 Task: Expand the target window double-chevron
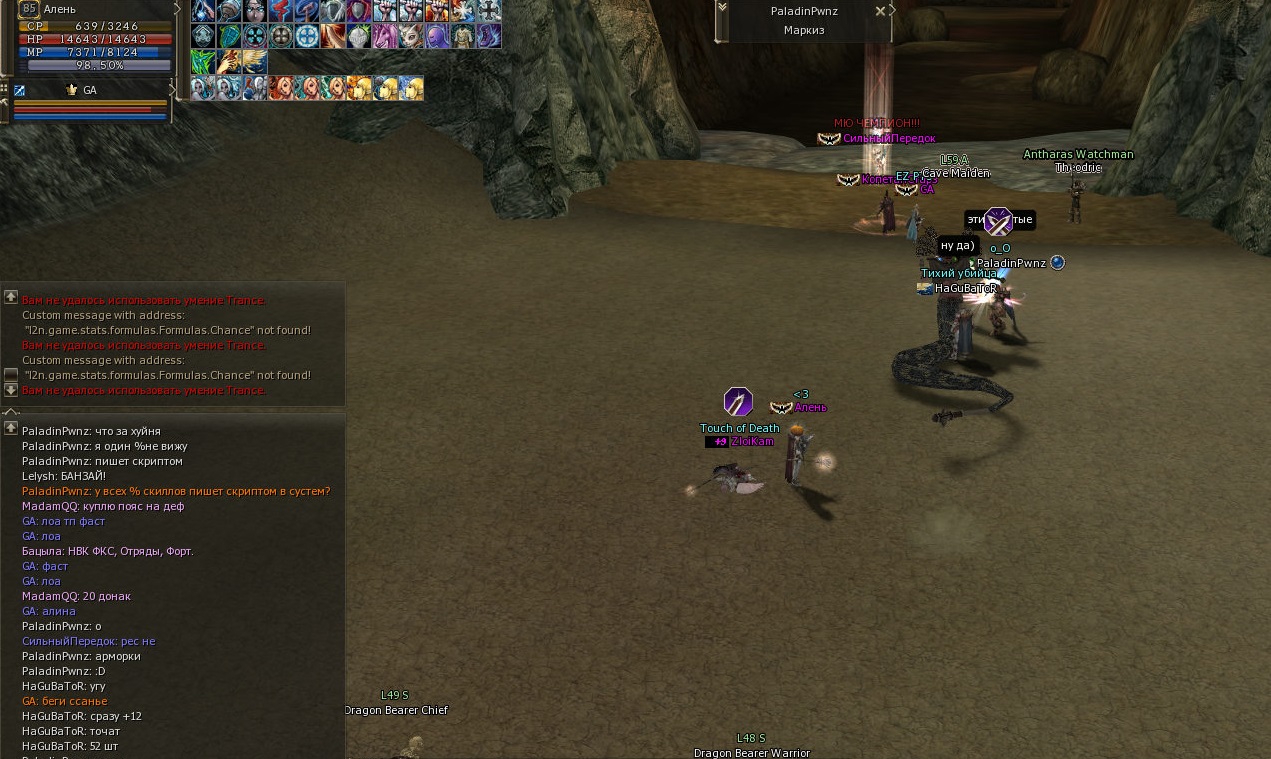click(x=722, y=8)
